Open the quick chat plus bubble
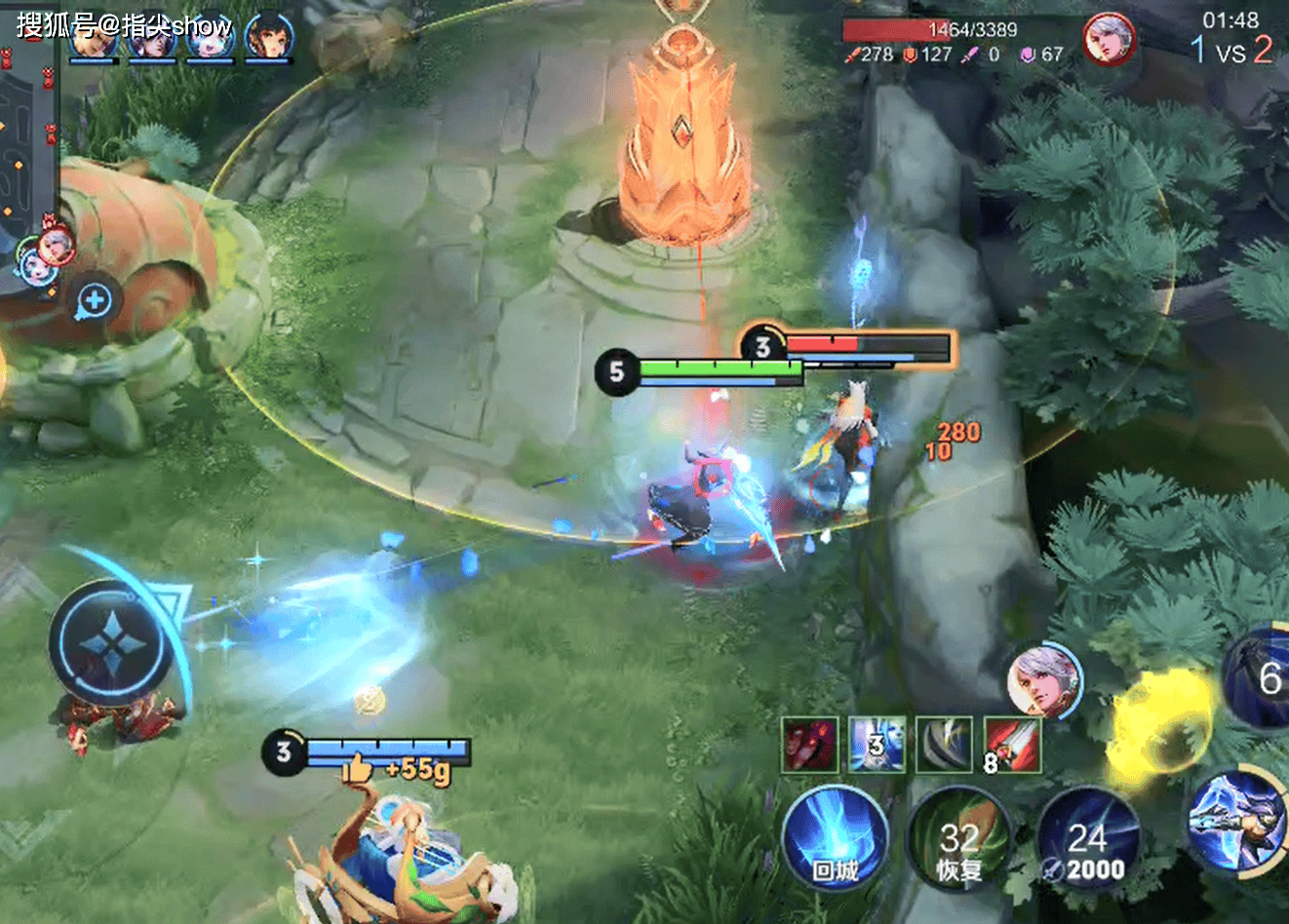Screen dimensions: 1289x924 coord(95,301)
